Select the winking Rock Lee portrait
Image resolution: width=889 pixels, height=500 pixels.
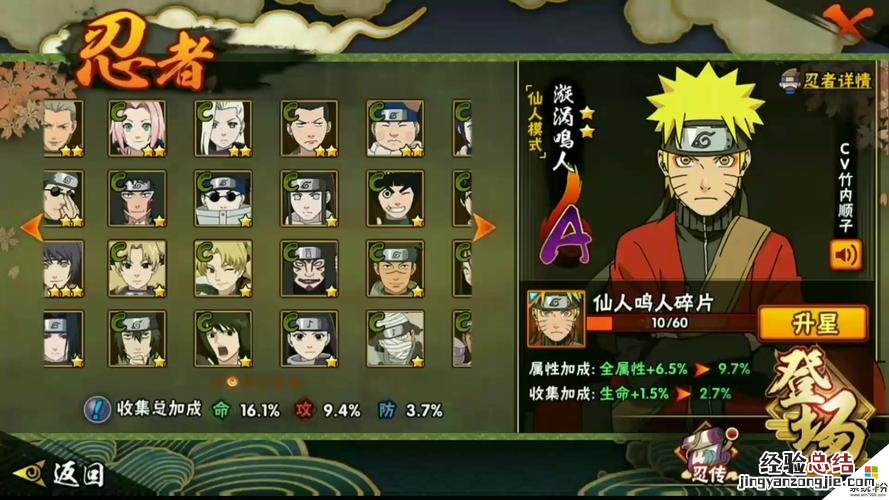point(394,198)
